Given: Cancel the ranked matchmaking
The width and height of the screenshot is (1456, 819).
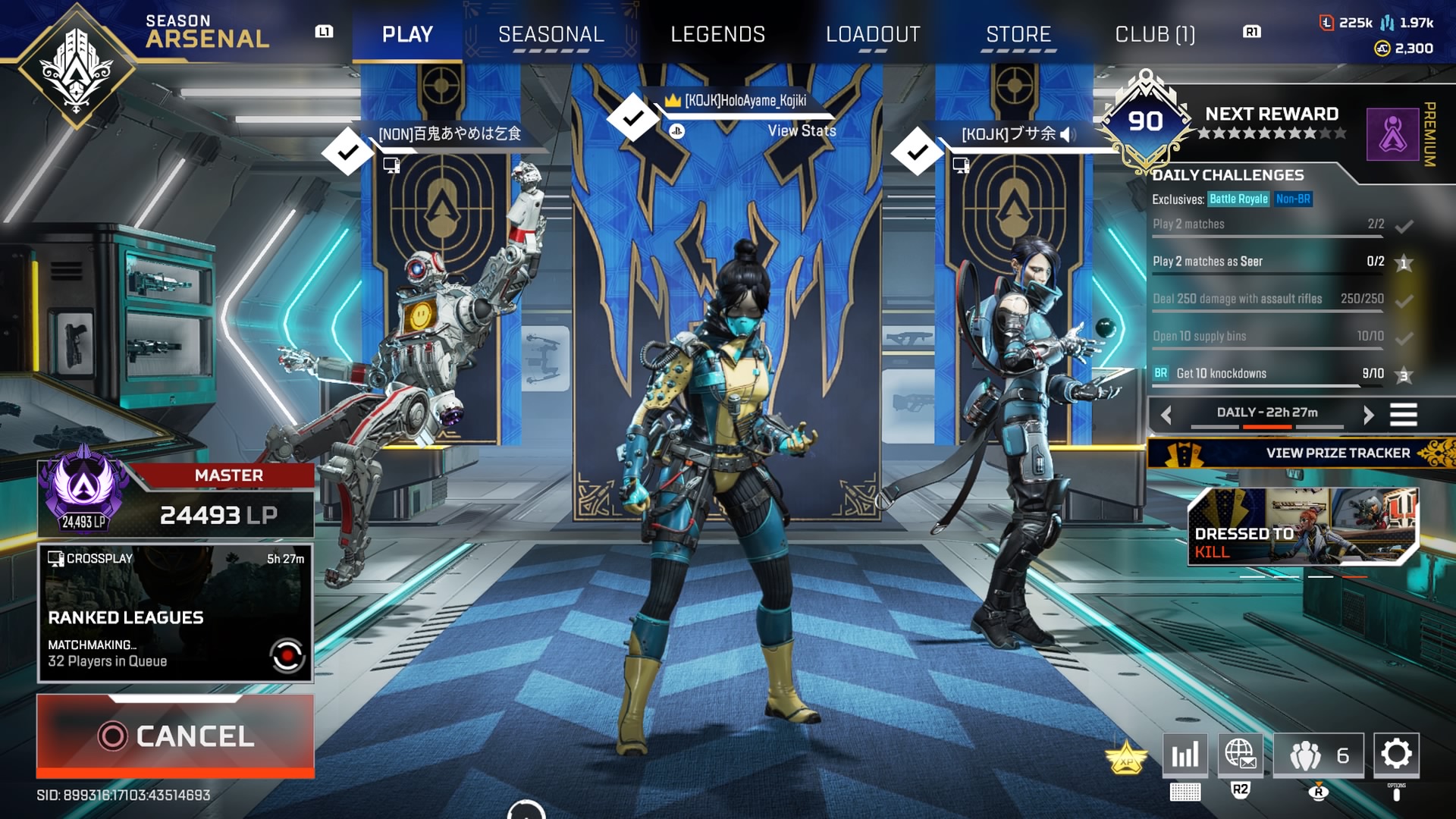Looking at the screenshot, I should point(175,736).
